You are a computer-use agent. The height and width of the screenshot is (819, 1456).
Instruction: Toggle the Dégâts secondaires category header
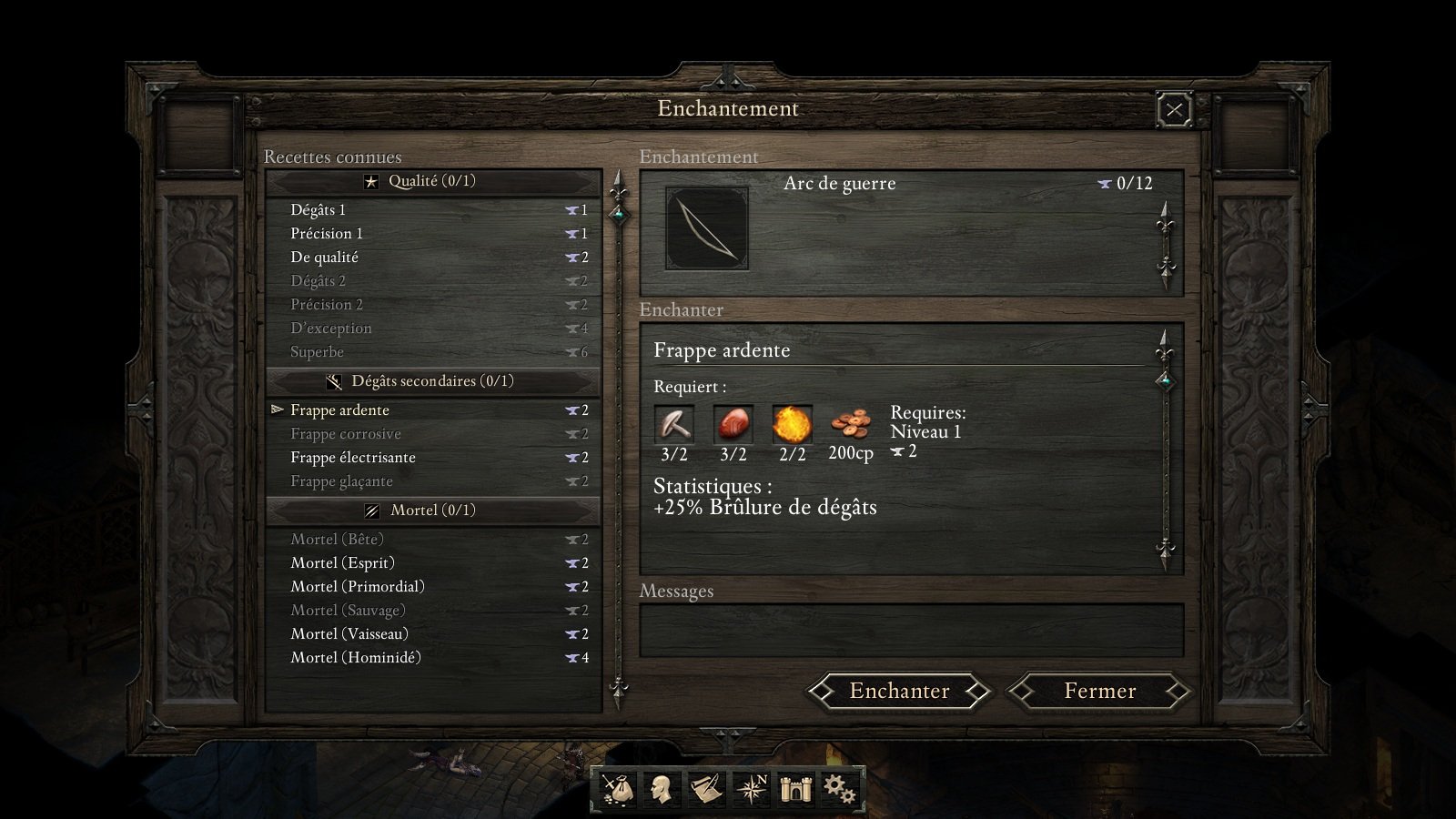point(432,381)
